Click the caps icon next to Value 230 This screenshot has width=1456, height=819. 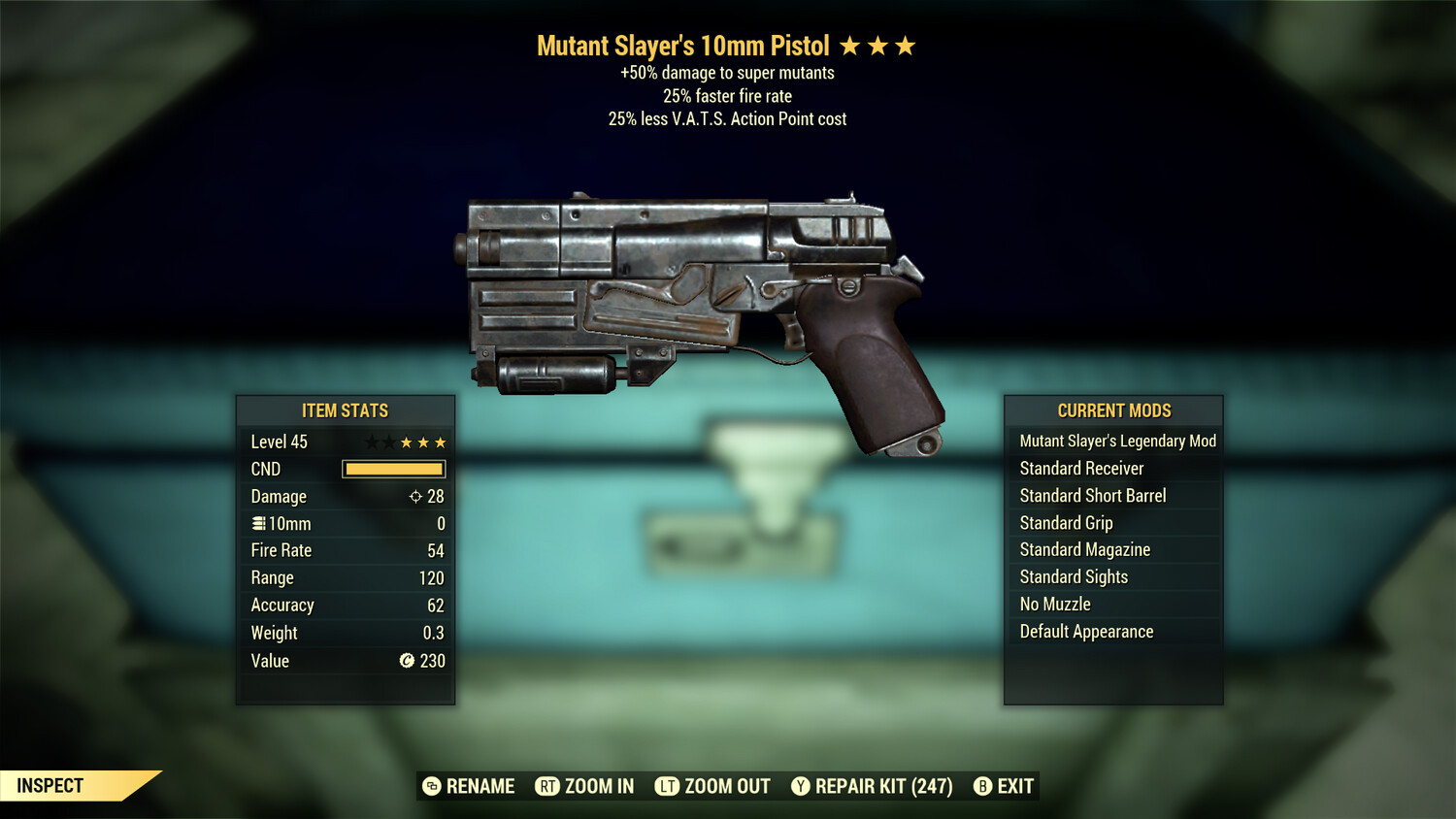coord(407,661)
